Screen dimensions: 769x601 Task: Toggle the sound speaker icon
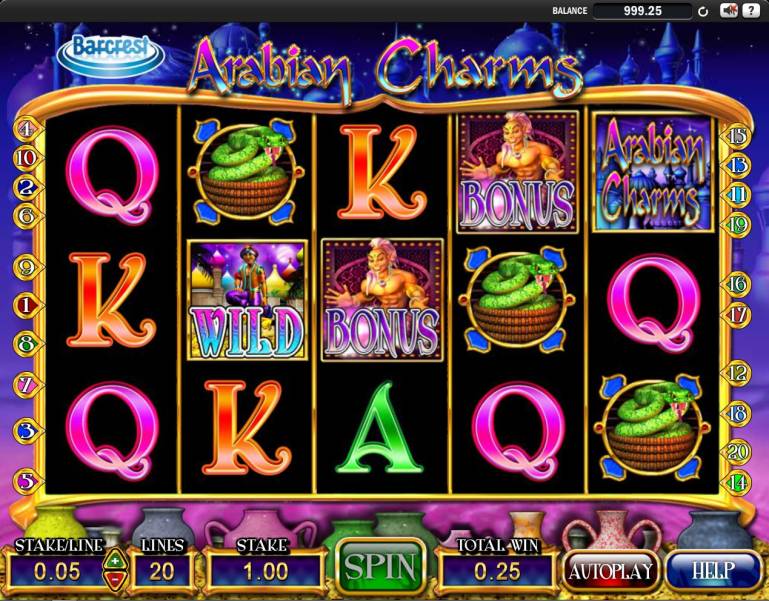tap(729, 11)
